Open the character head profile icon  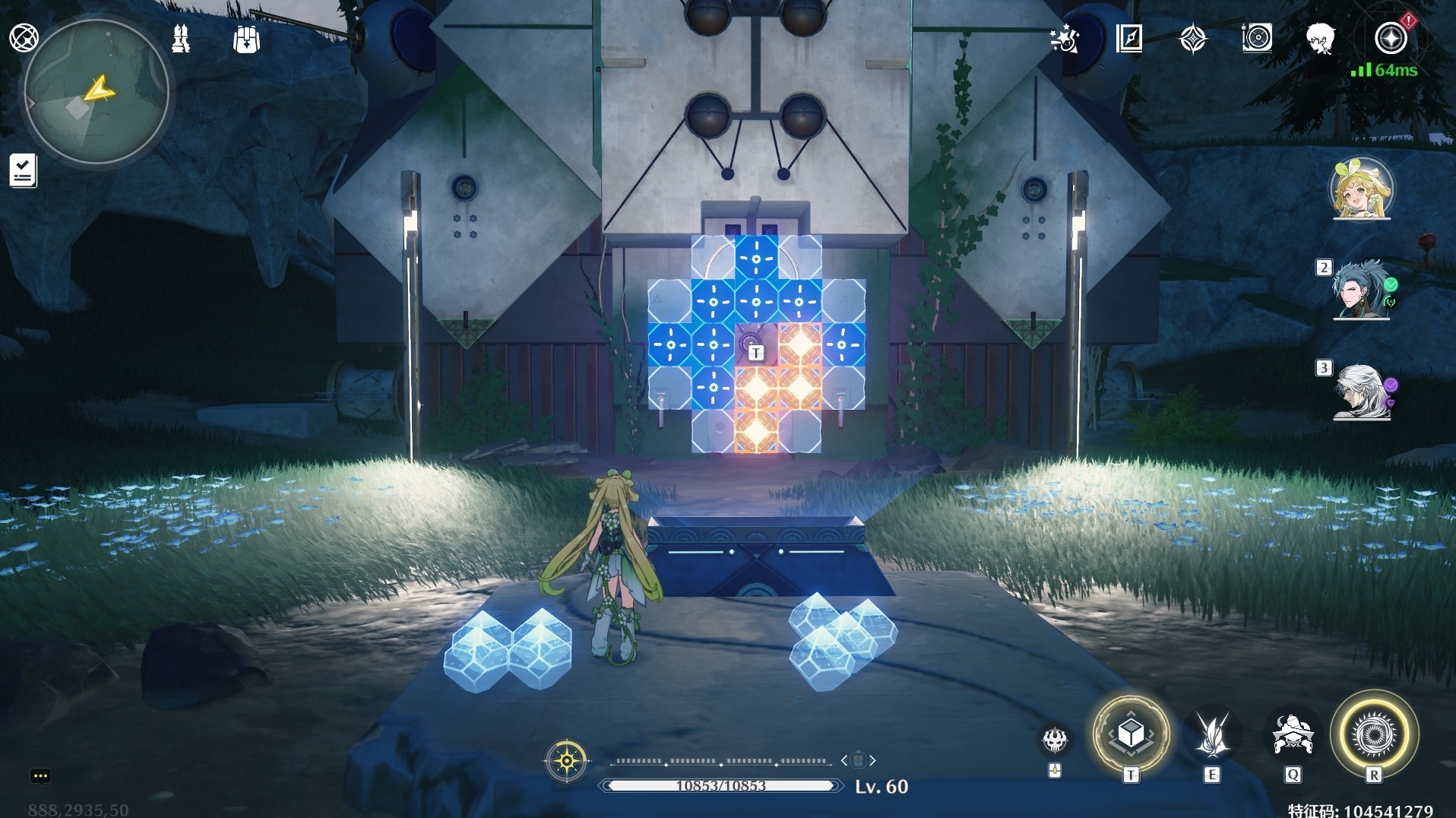[x=1321, y=38]
